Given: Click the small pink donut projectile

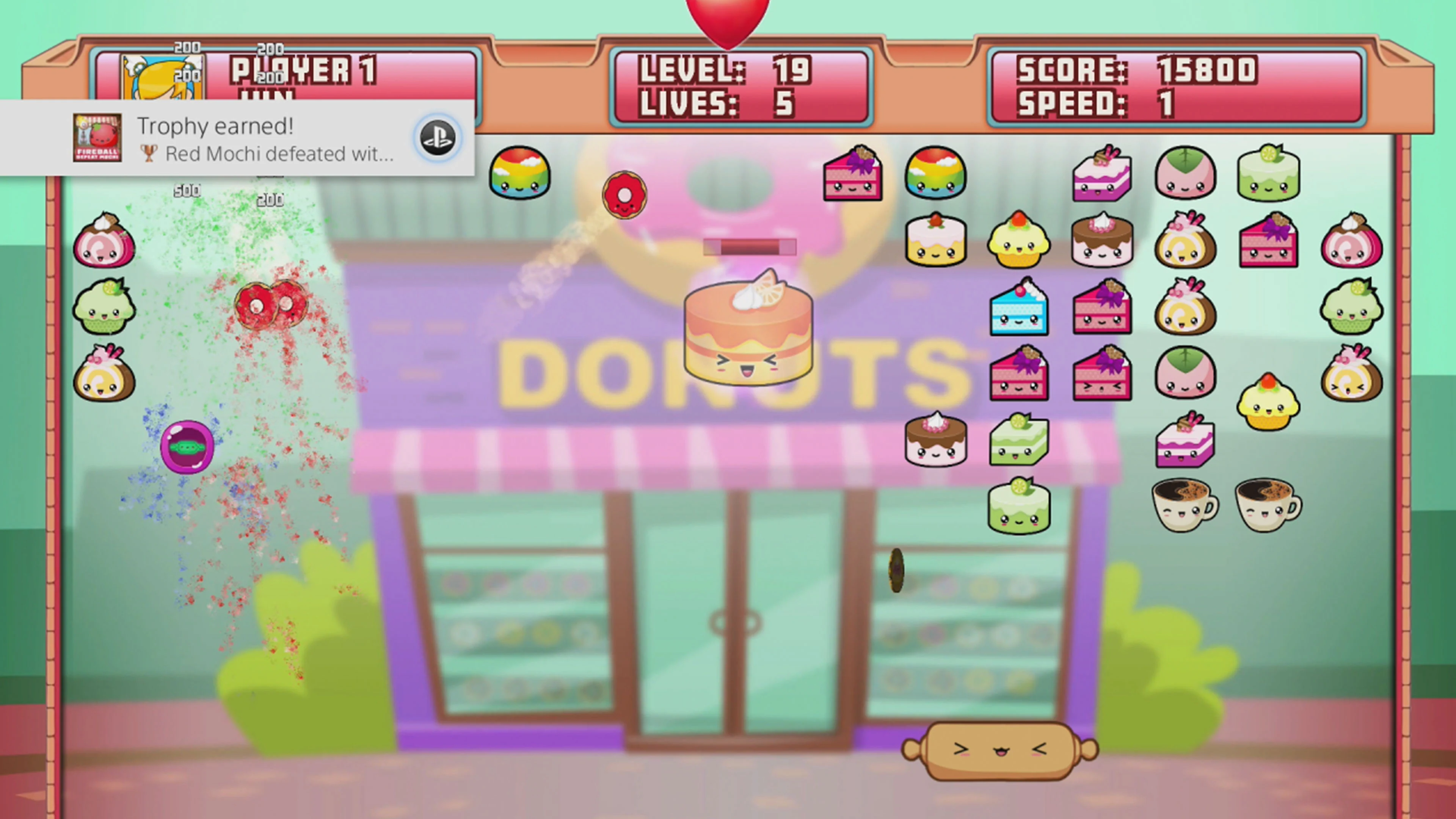Looking at the screenshot, I should click(624, 195).
